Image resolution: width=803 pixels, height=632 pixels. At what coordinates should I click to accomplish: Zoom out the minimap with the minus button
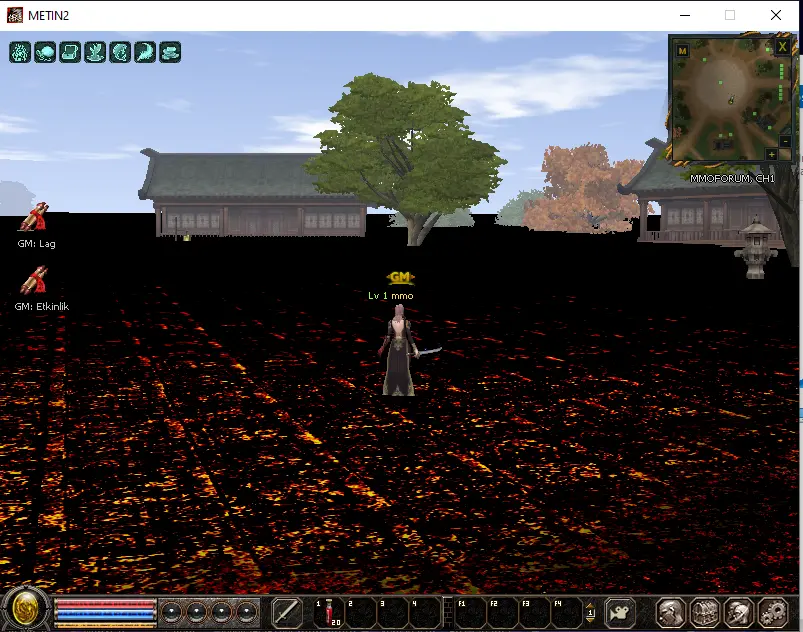tap(784, 141)
